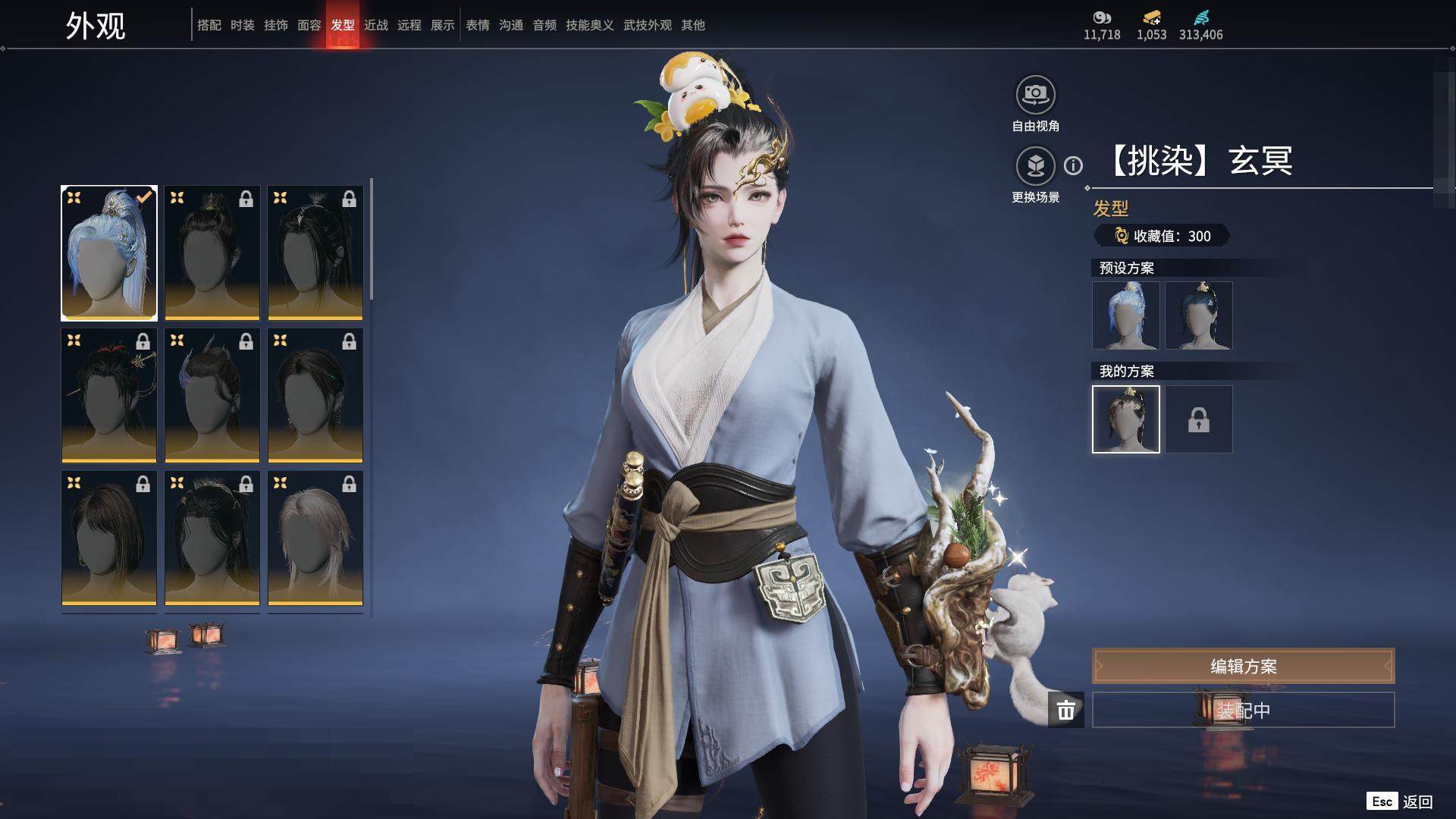Viewport: 1456px width, 819px height.
Task: Choose the locked silver-white hair thumbnail
Action: coord(315,538)
